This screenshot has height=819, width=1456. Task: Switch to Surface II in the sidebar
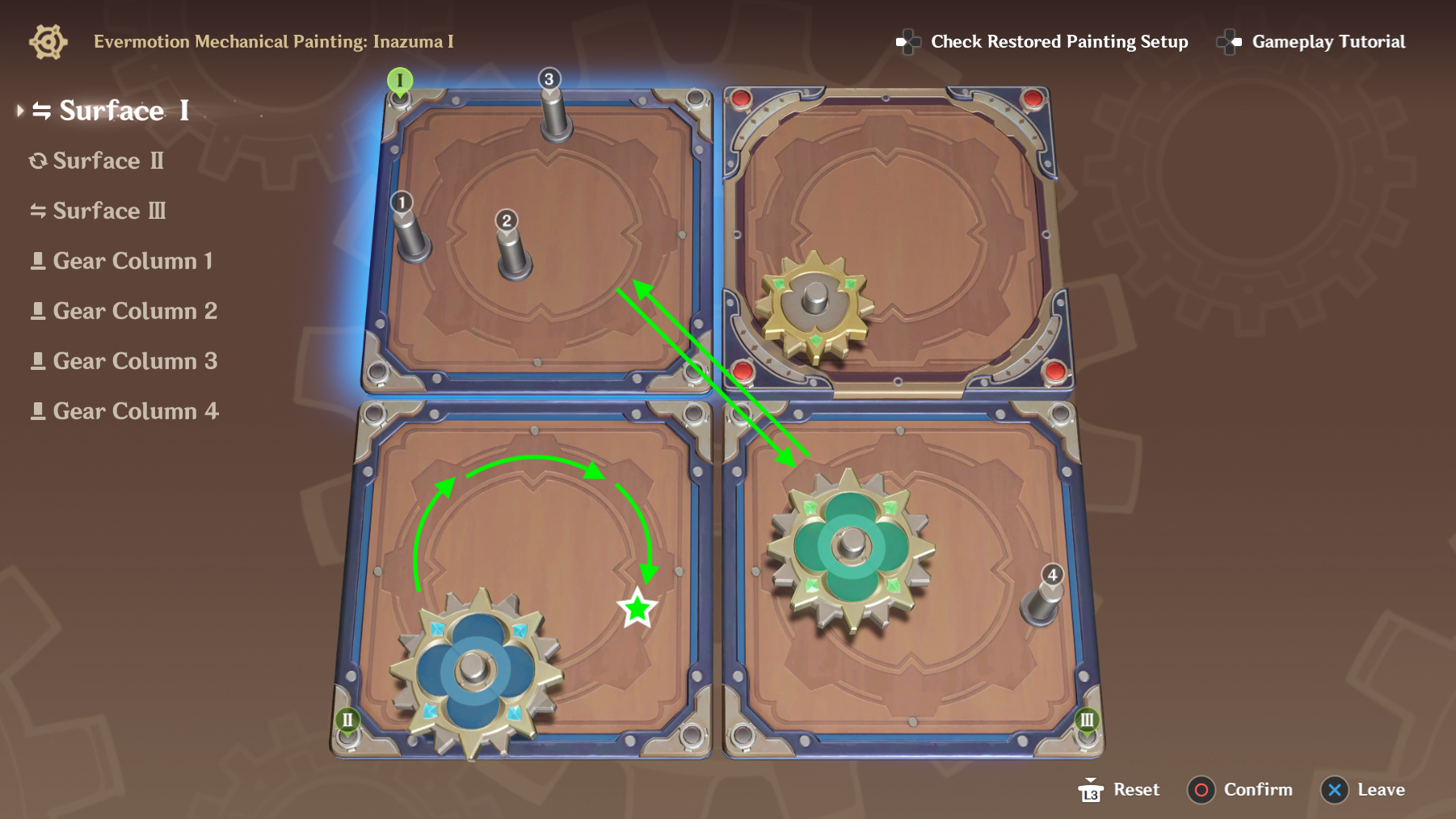pos(108,161)
